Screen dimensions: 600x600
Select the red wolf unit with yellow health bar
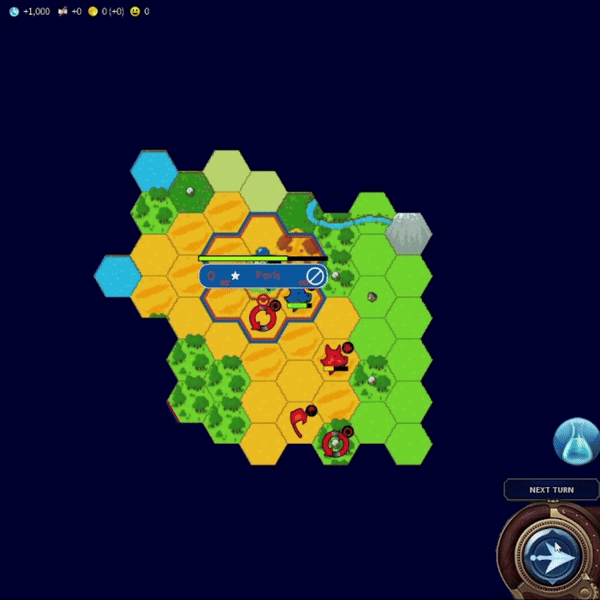pos(334,356)
